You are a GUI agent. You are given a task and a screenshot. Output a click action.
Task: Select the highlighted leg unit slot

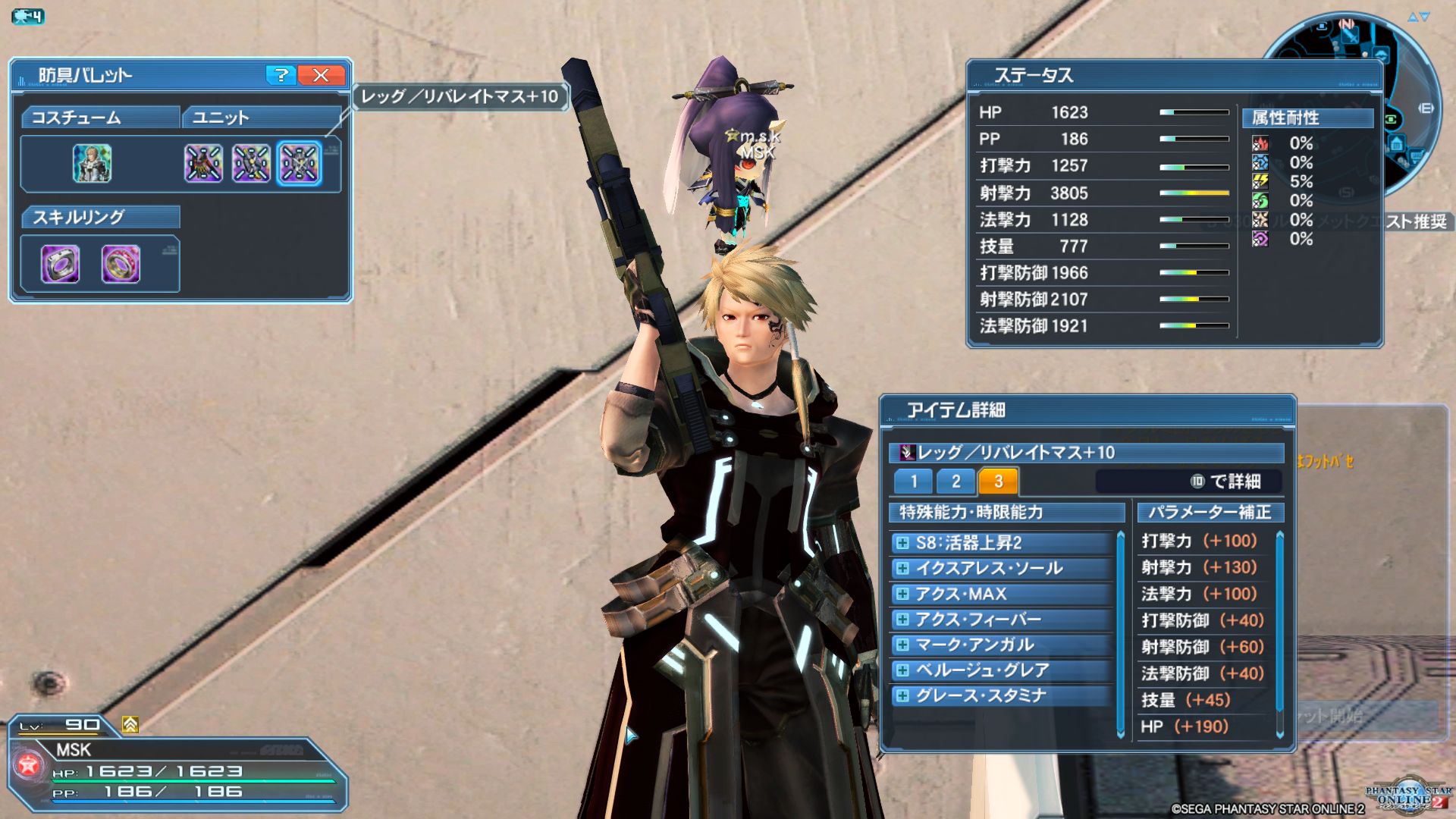299,164
